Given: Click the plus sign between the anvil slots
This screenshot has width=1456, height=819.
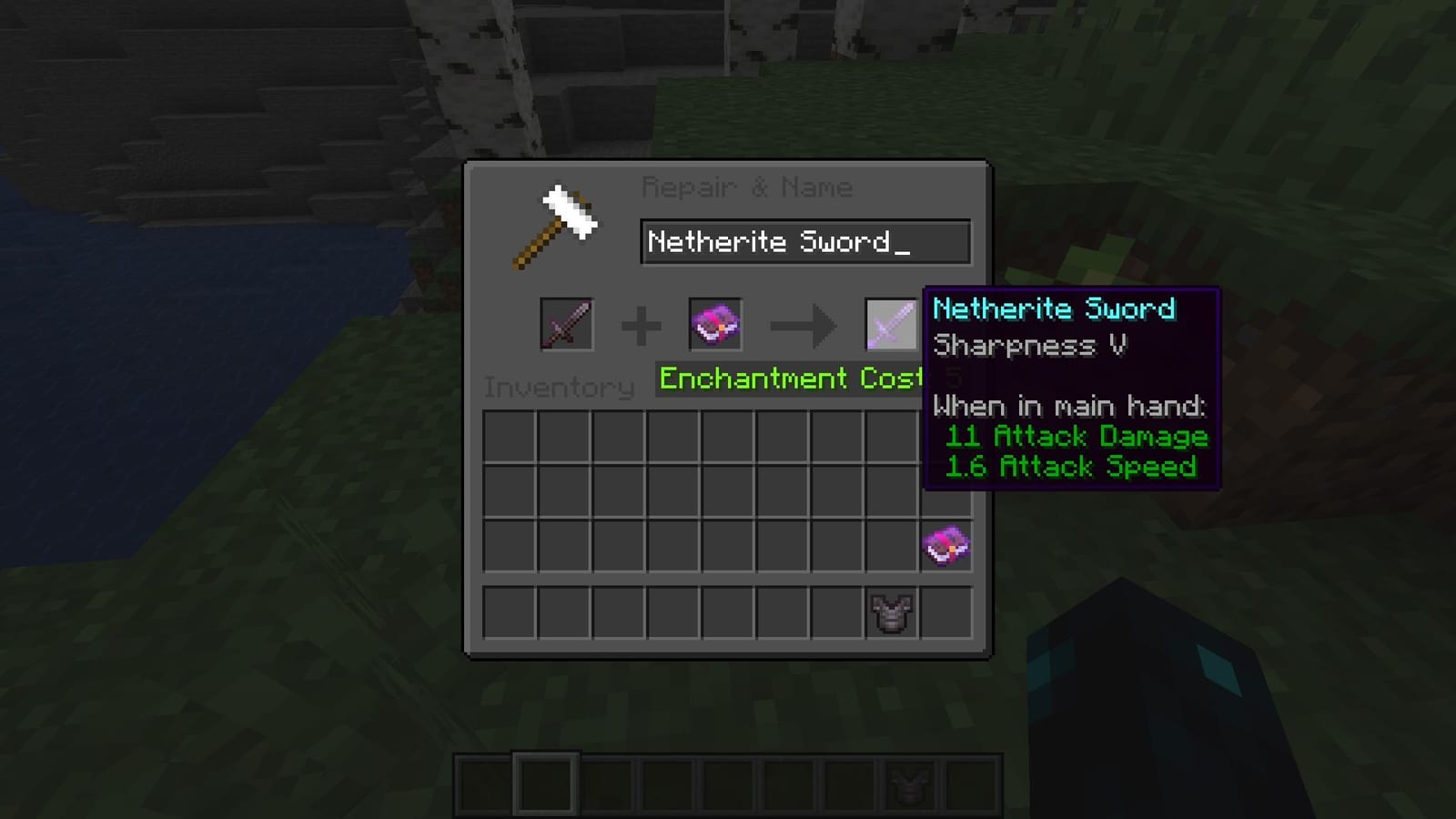Looking at the screenshot, I should [642, 324].
